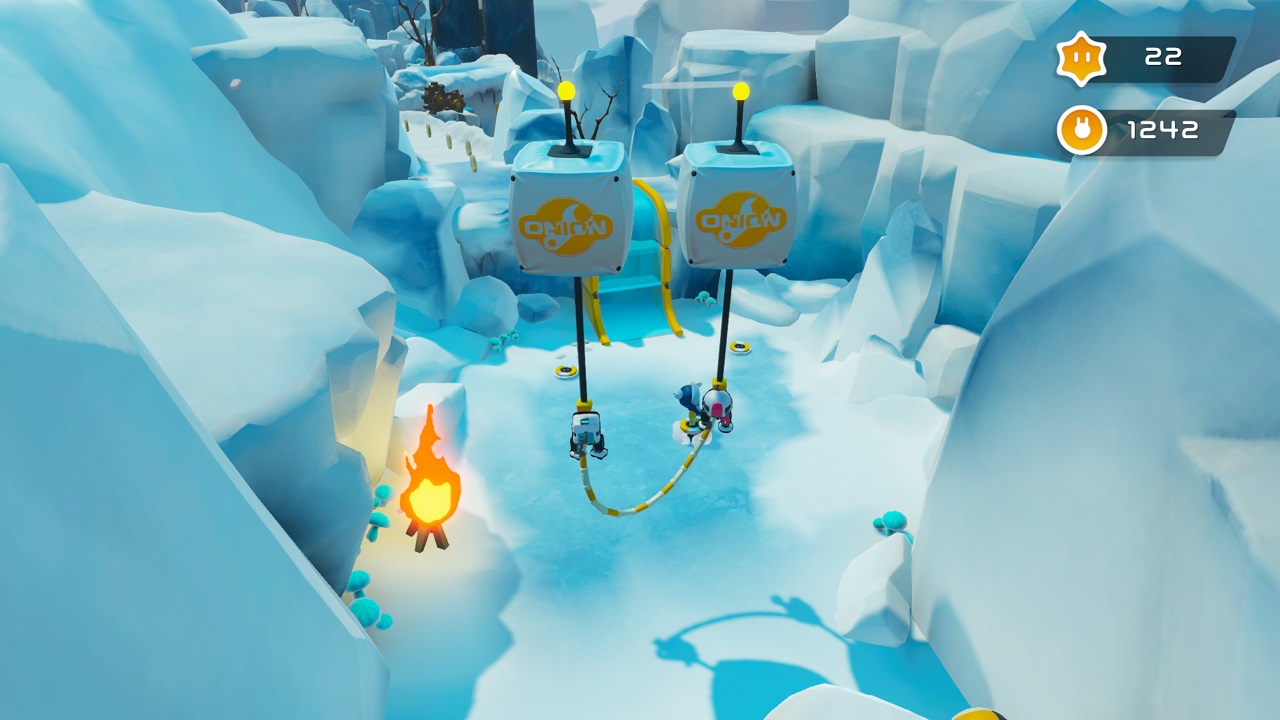
Task: Click the right yellow floor socket marker
Action: tap(738, 347)
